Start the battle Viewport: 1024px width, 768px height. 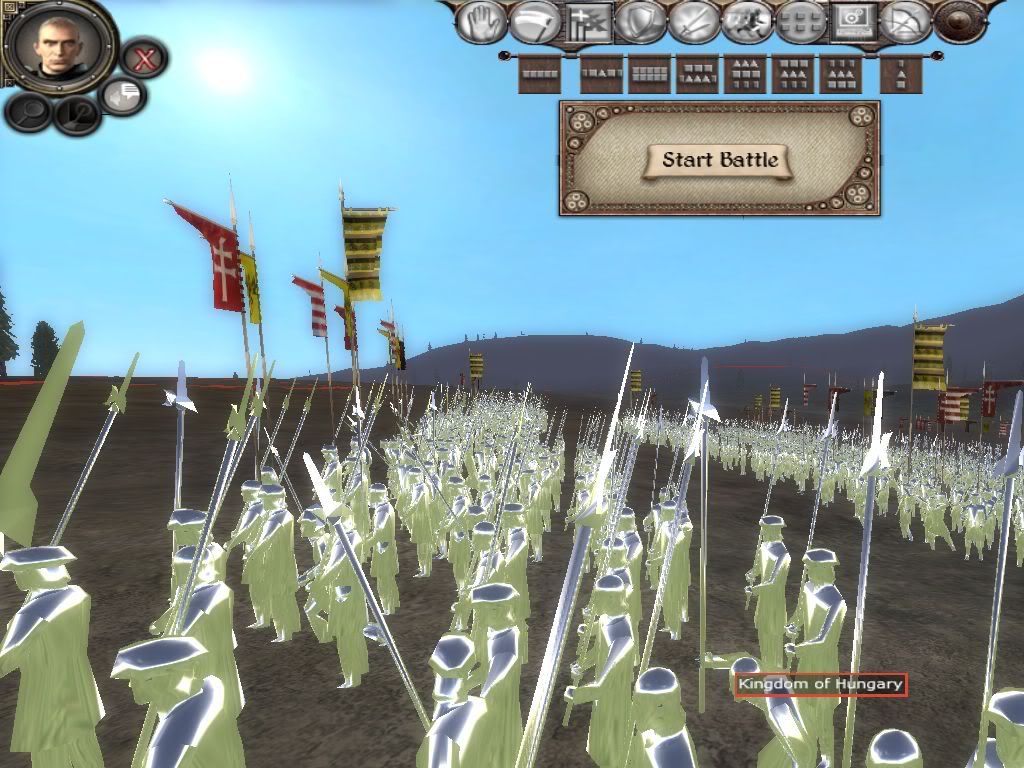point(719,160)
